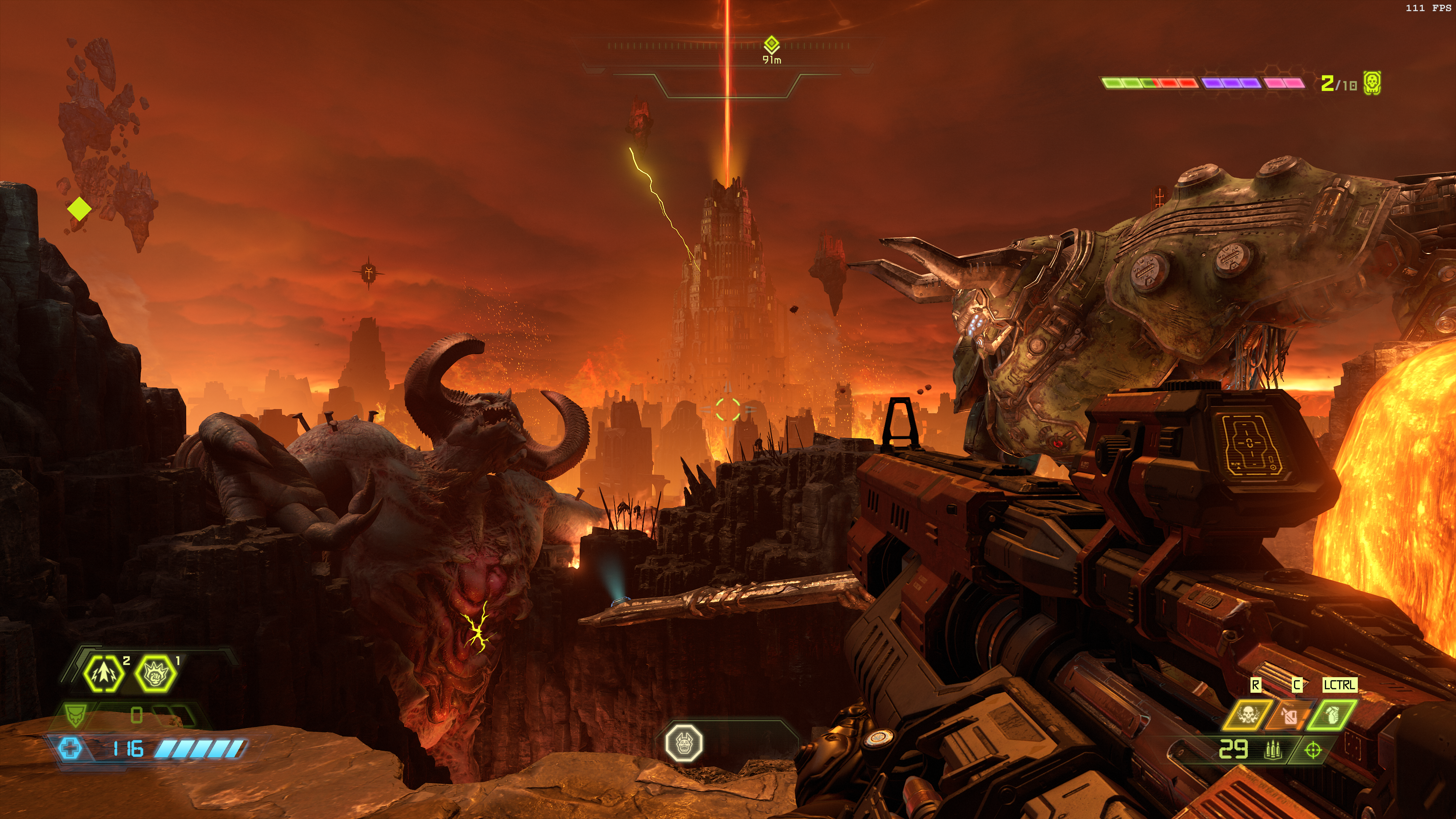Activate the Blood Punch fist icon
Screen dimensions: 1456x819
(155, 673)
